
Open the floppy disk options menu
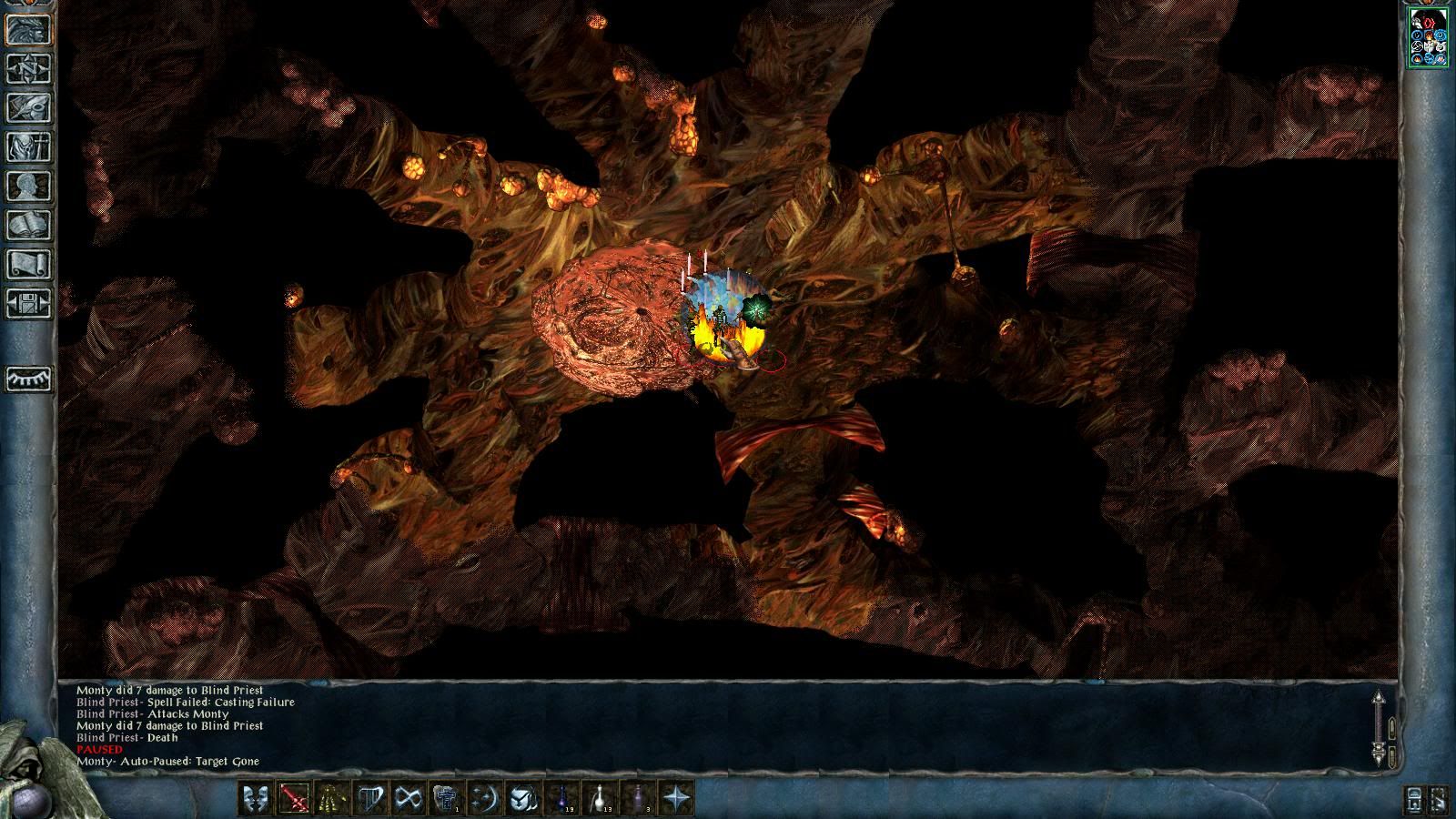click(29, 304)
